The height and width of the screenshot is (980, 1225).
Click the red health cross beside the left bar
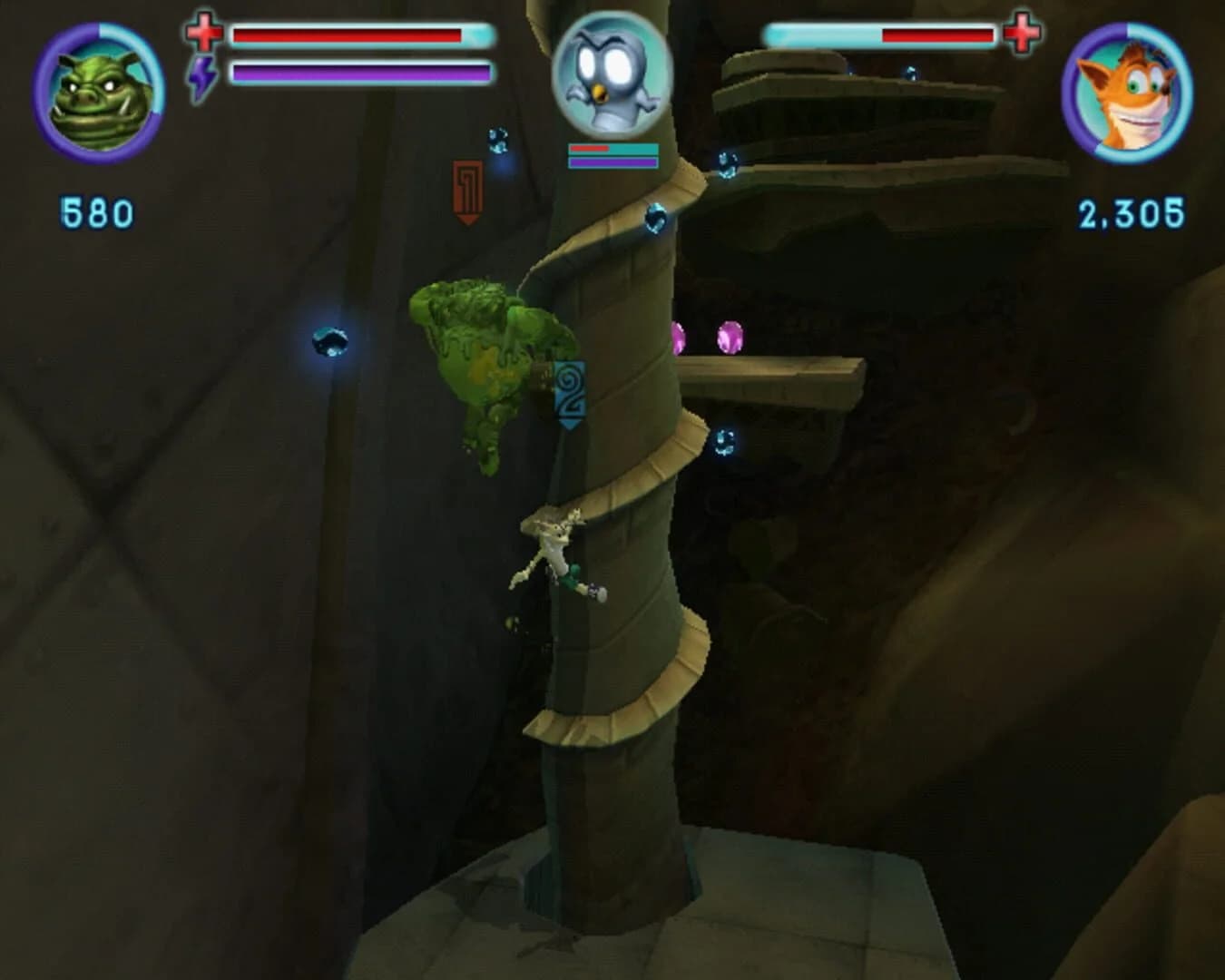coord(204,34)
